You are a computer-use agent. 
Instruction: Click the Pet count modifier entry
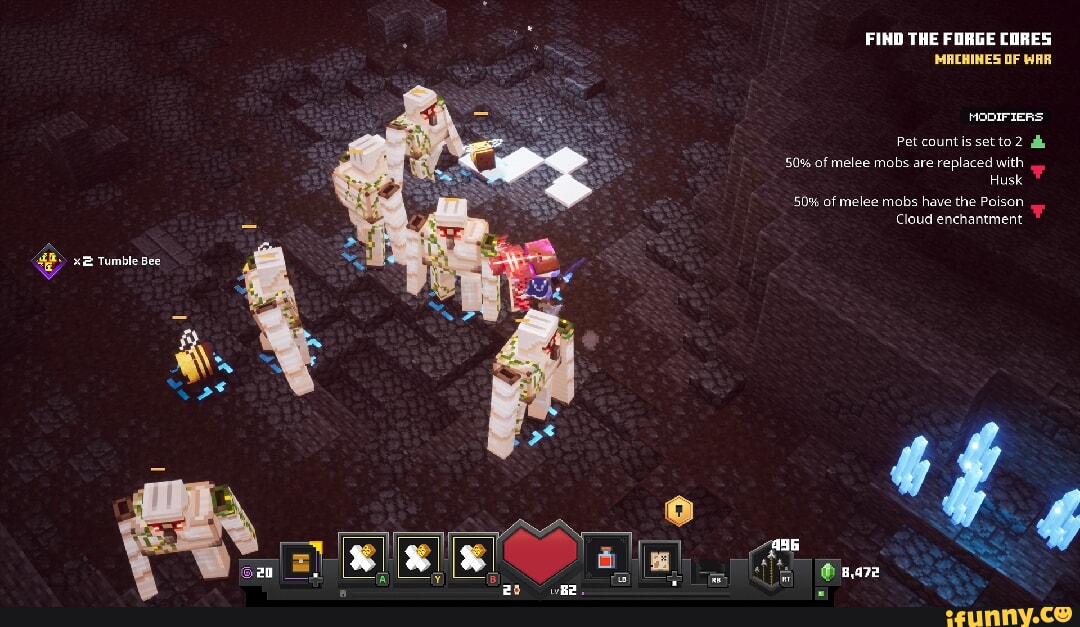[970, 141]
